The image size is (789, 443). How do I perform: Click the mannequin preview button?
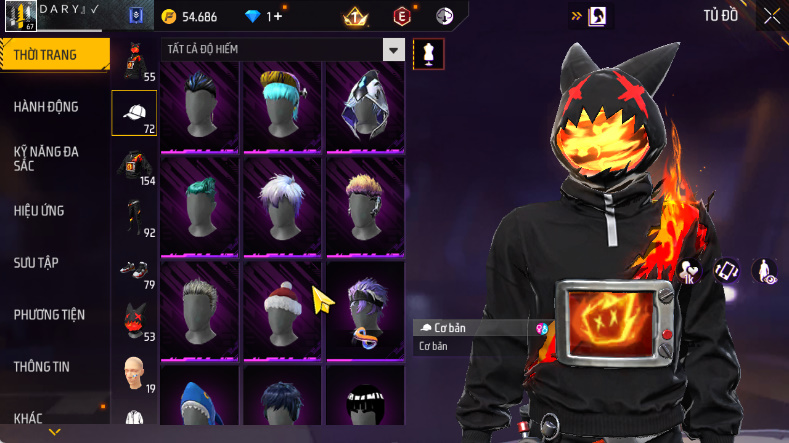pos(429,53)
